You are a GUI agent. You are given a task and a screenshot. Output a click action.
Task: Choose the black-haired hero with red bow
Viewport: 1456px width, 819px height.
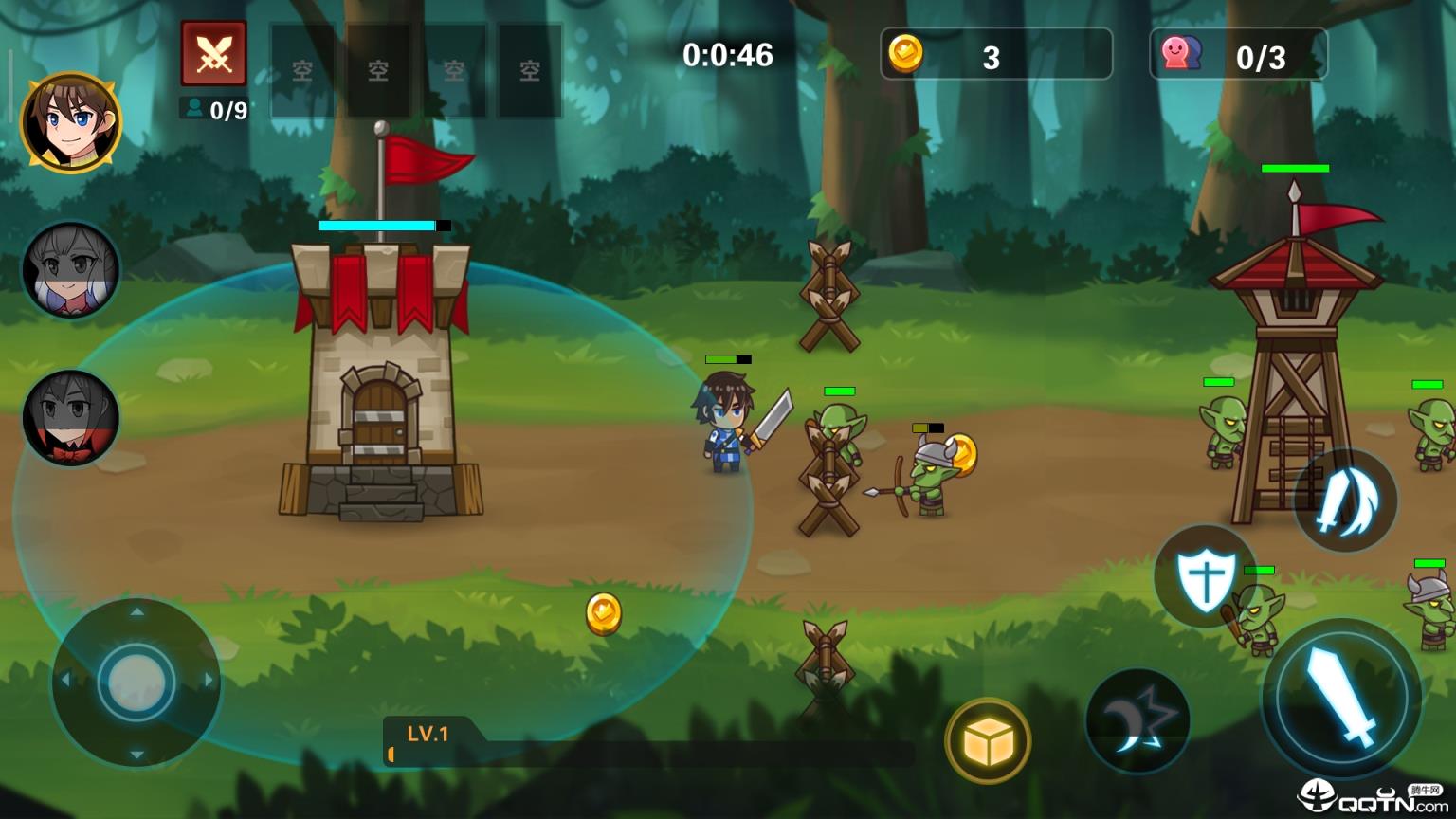coord(71,418)
